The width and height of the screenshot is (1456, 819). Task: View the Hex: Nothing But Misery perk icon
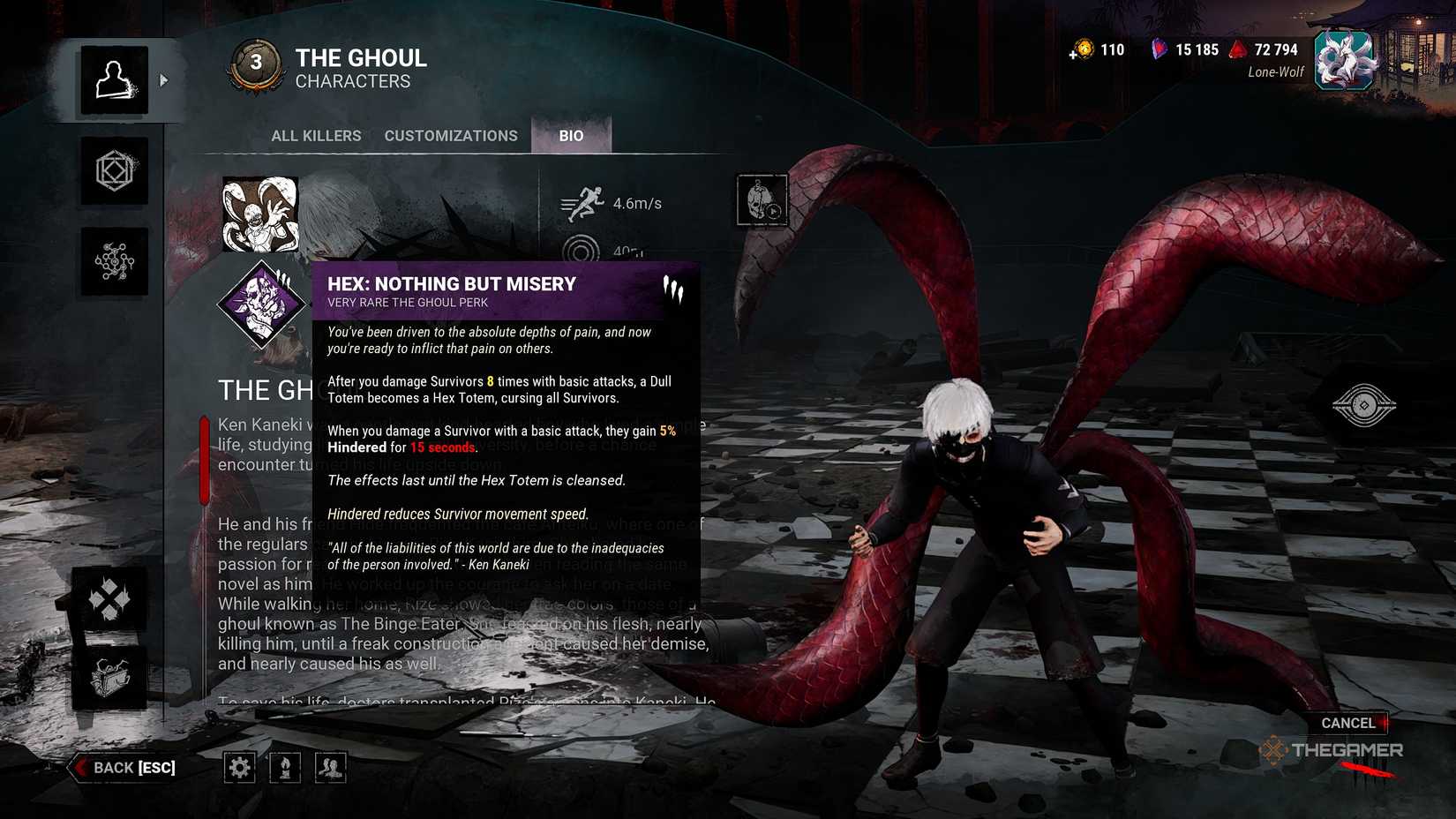(260, 304)
